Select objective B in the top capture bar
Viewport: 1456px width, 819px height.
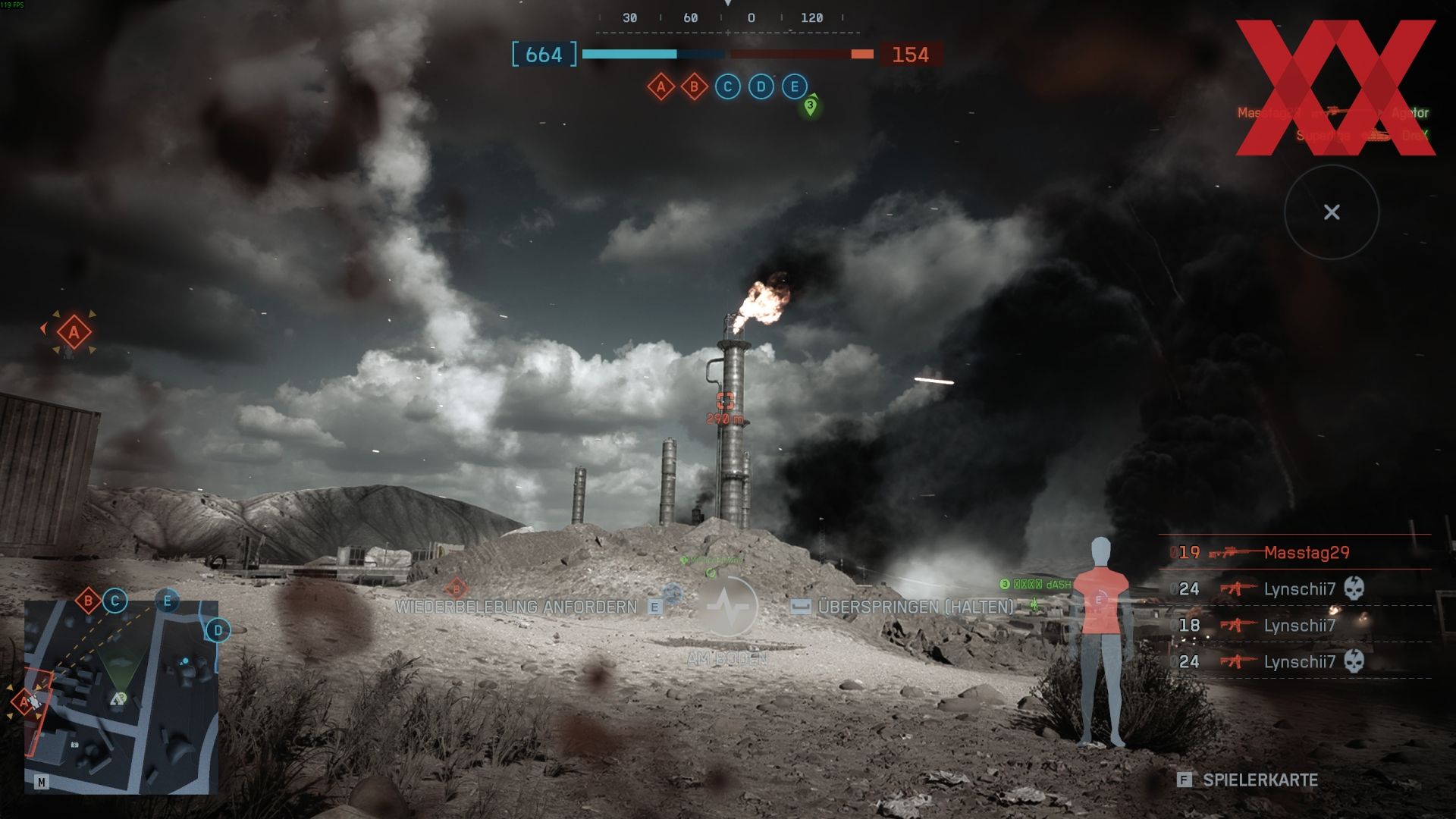click(x=694, y=87)
